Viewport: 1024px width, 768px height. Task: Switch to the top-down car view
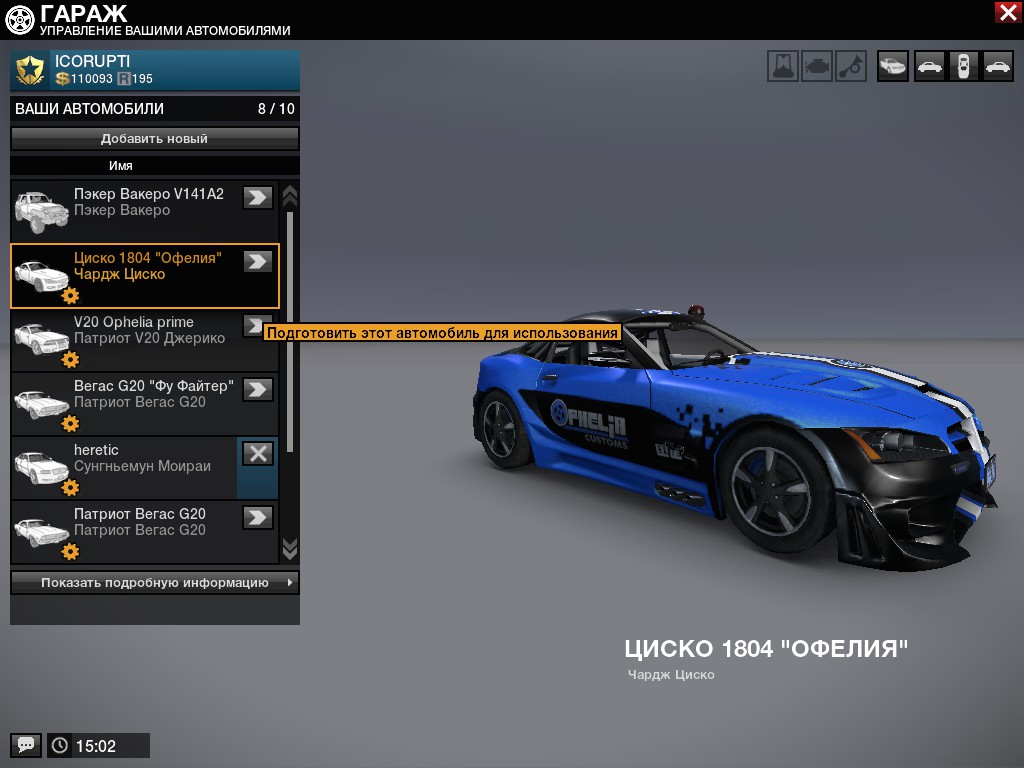coord(963,66)
